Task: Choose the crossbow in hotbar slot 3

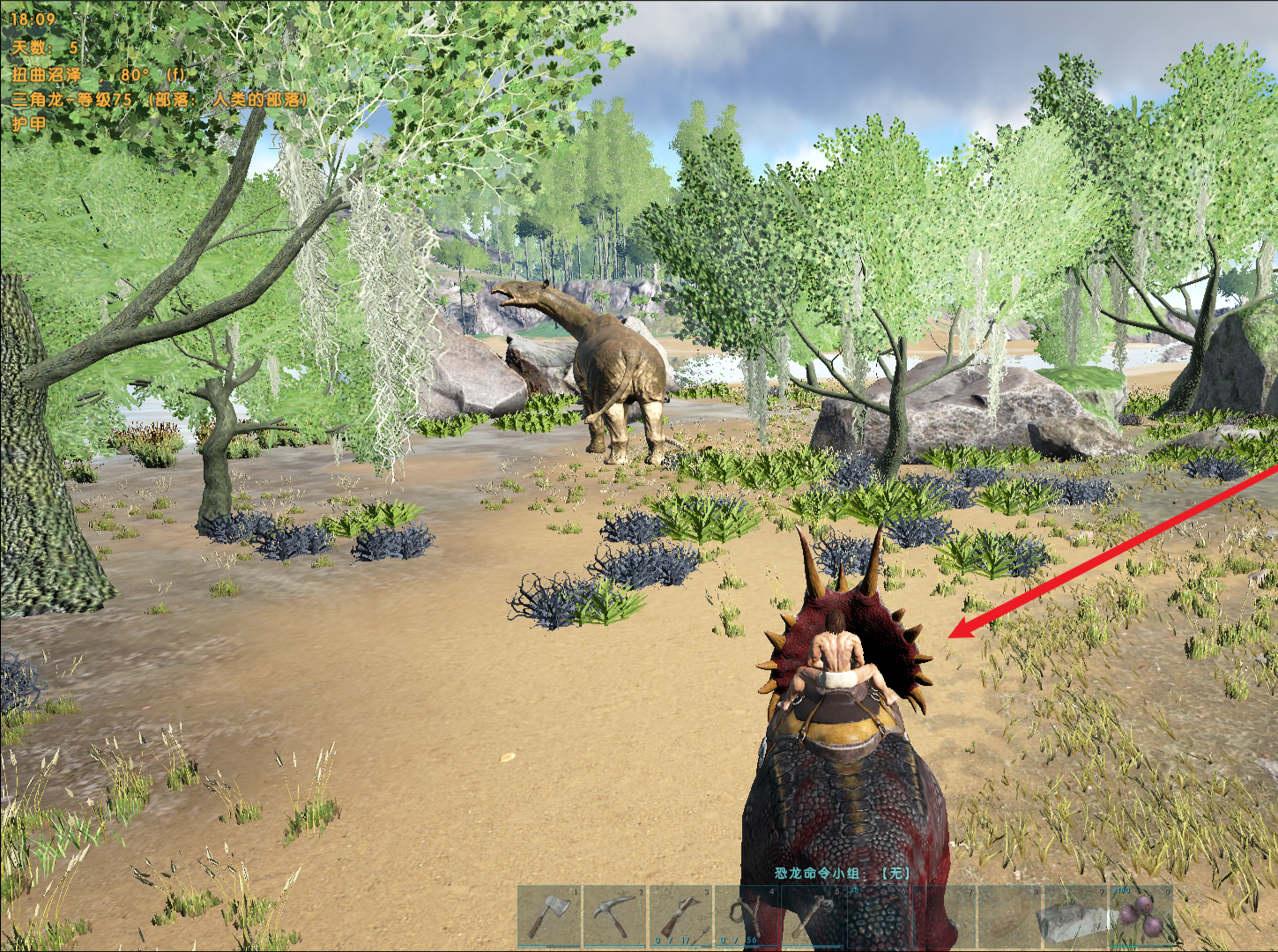Action: (680, 916)
